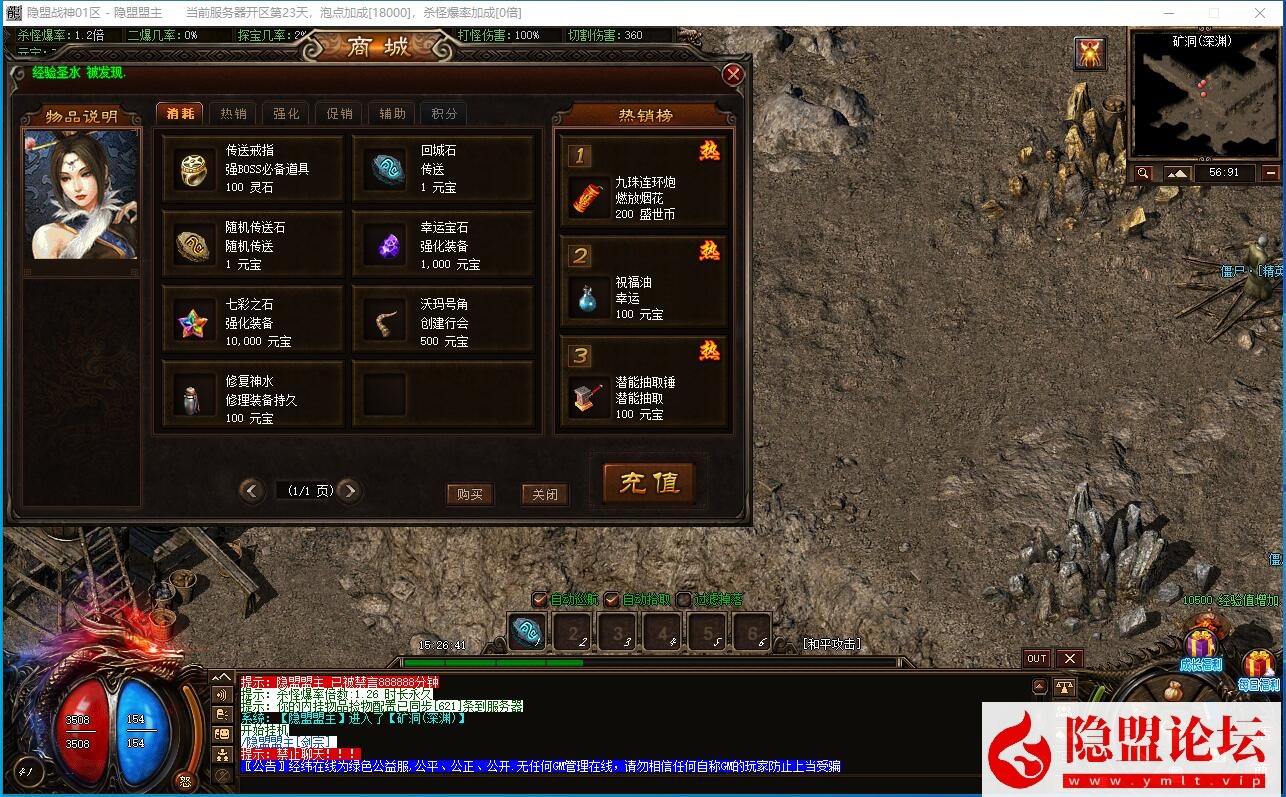Select the 促销 shop tab
The width and height of the screenshot is (1286, 797).
[x=339, y=114]
